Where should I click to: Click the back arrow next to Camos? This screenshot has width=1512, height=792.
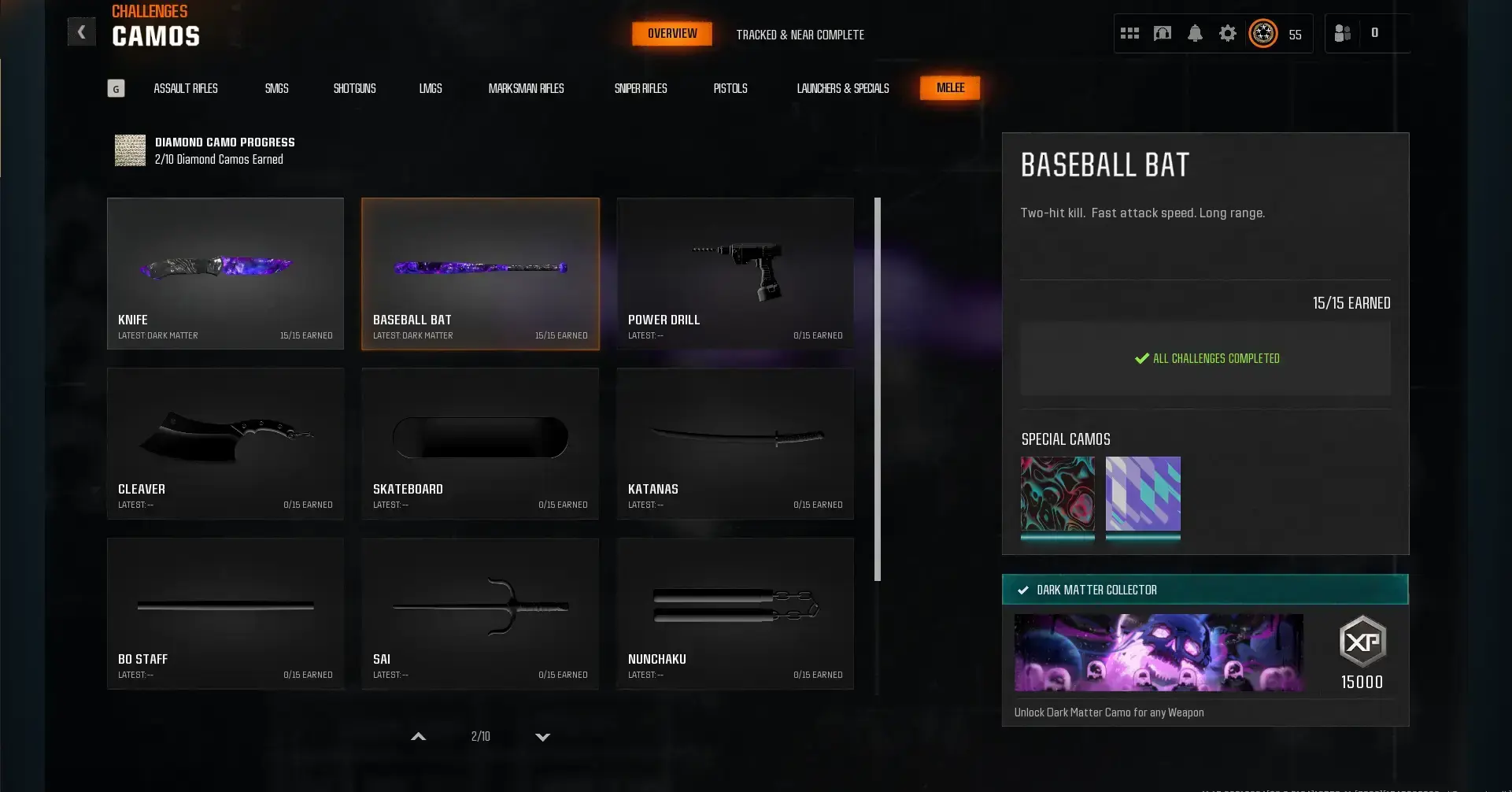pyautogui.click(x=82, y=31)
